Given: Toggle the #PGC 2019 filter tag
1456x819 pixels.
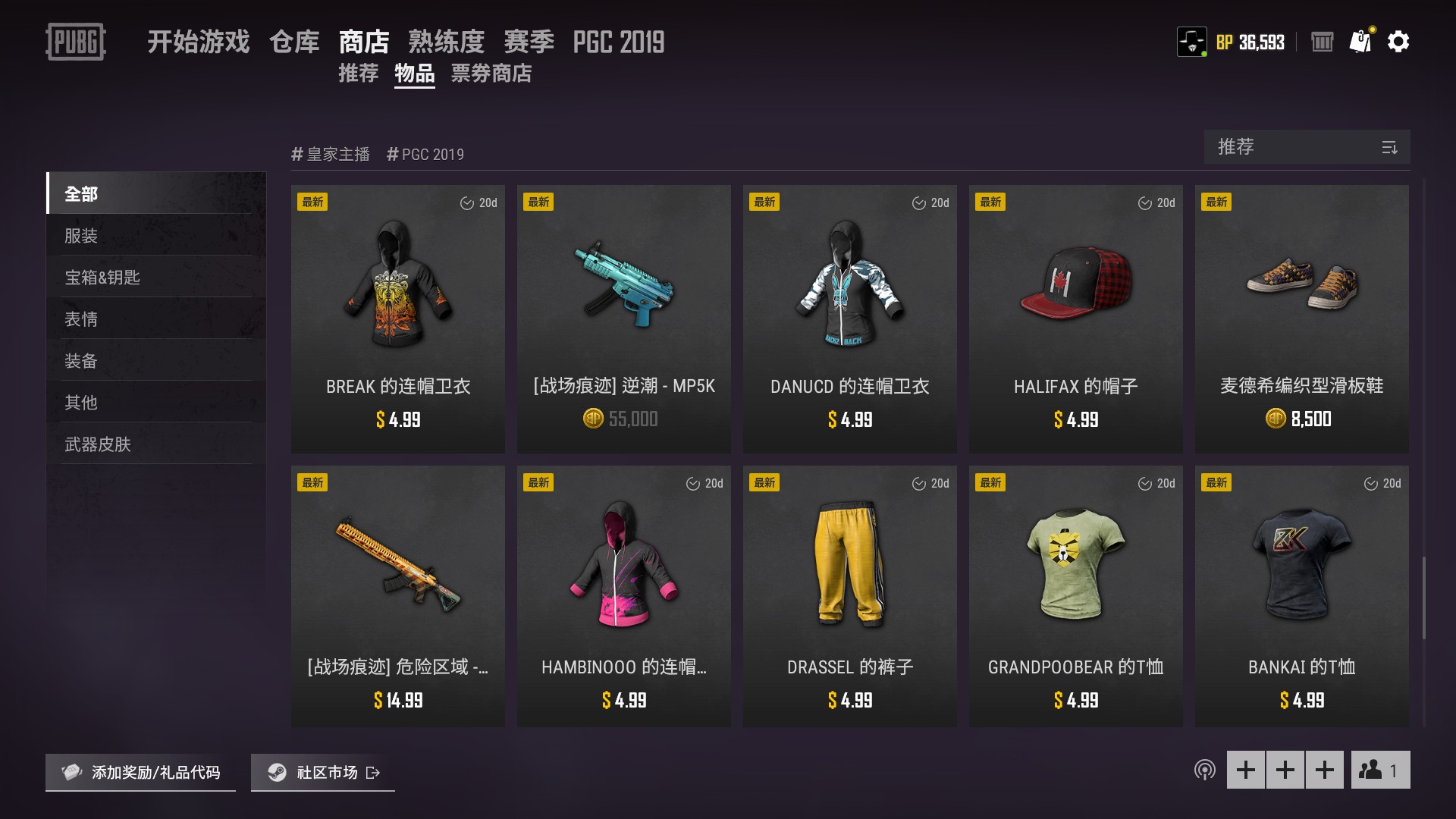Looking at the screenshot, I should pyautogui.click(x=425, y=153).
